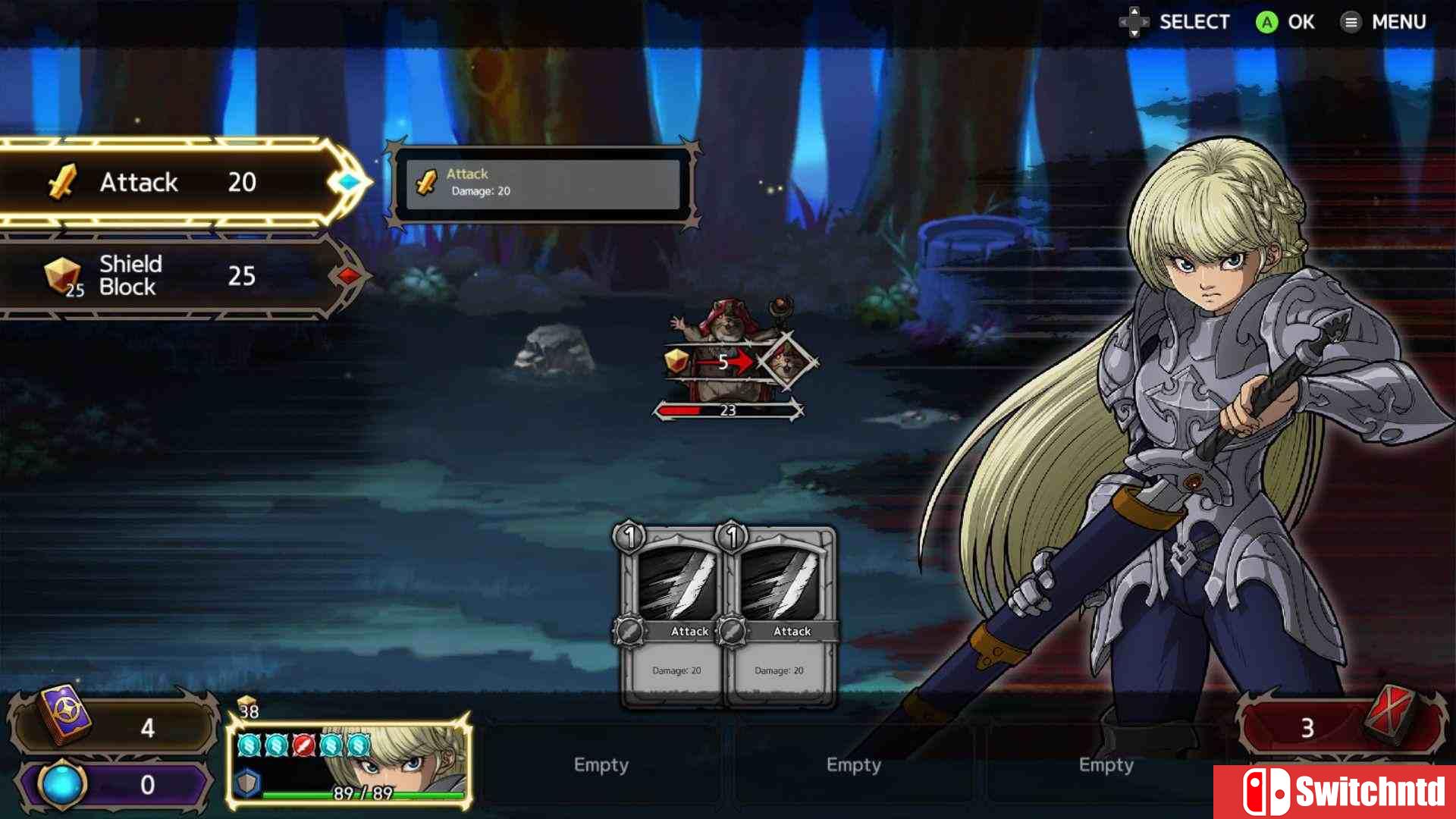Click the SELECT d-pad indicator
This screenshot has height=819, width=1456.
[x=1135, y=22]
